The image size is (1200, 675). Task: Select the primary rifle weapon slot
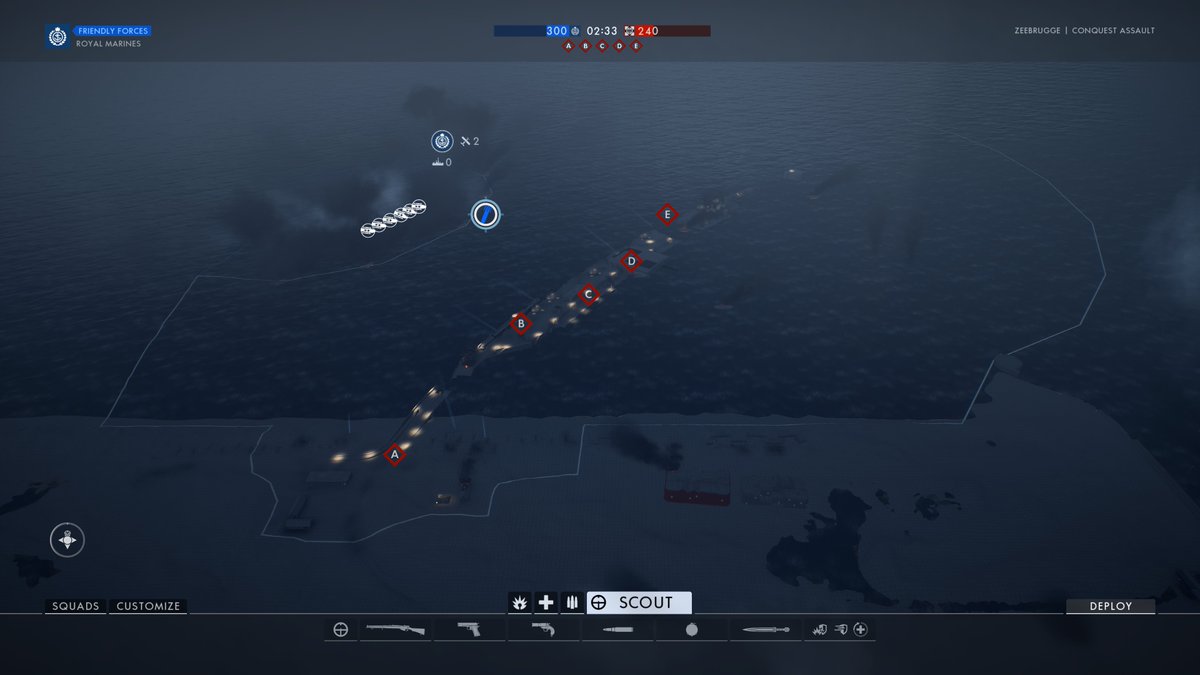pos(395,630)
